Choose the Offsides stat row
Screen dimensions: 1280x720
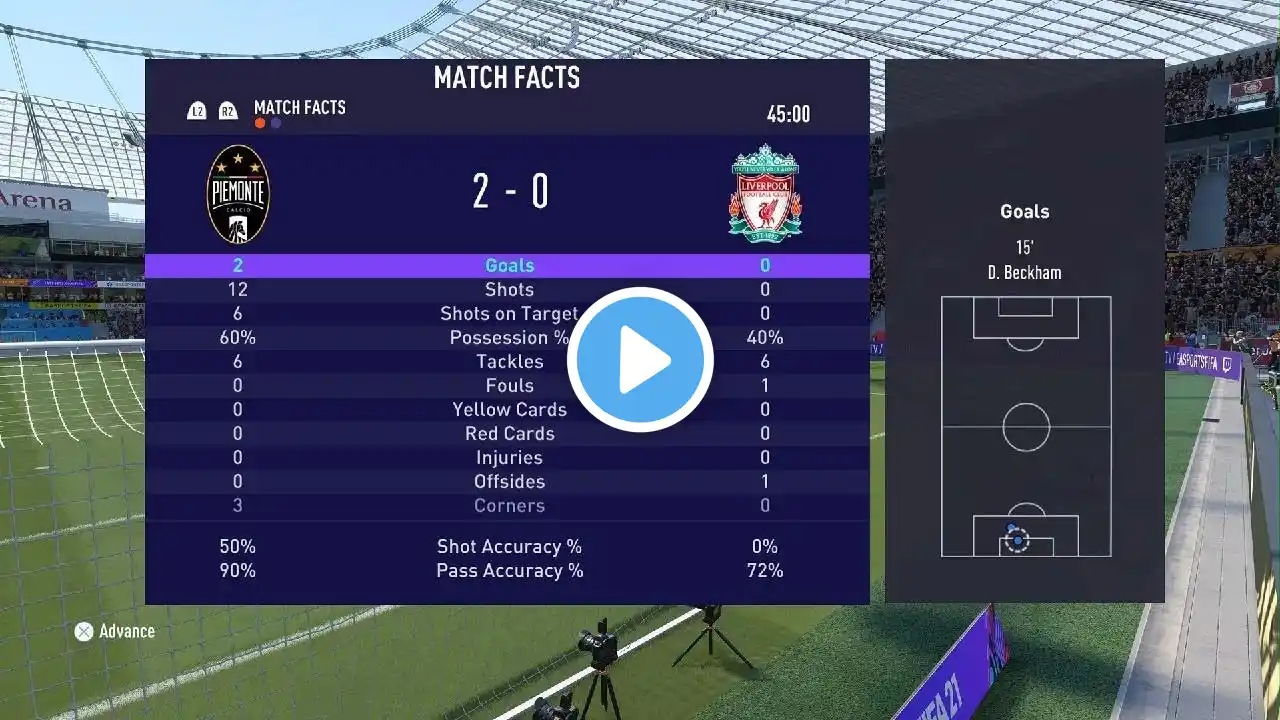click(509, 482)
